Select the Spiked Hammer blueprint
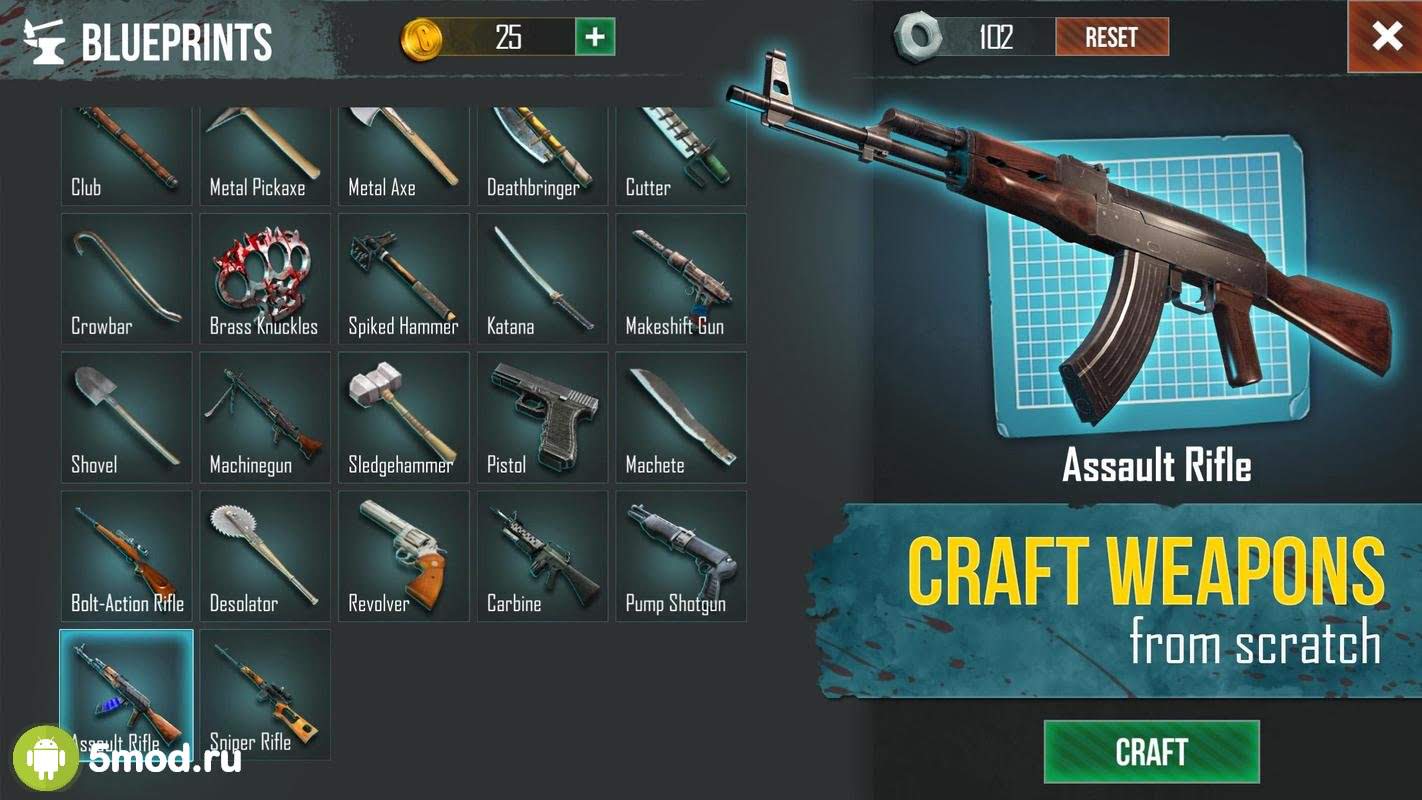 click(403, 278)
